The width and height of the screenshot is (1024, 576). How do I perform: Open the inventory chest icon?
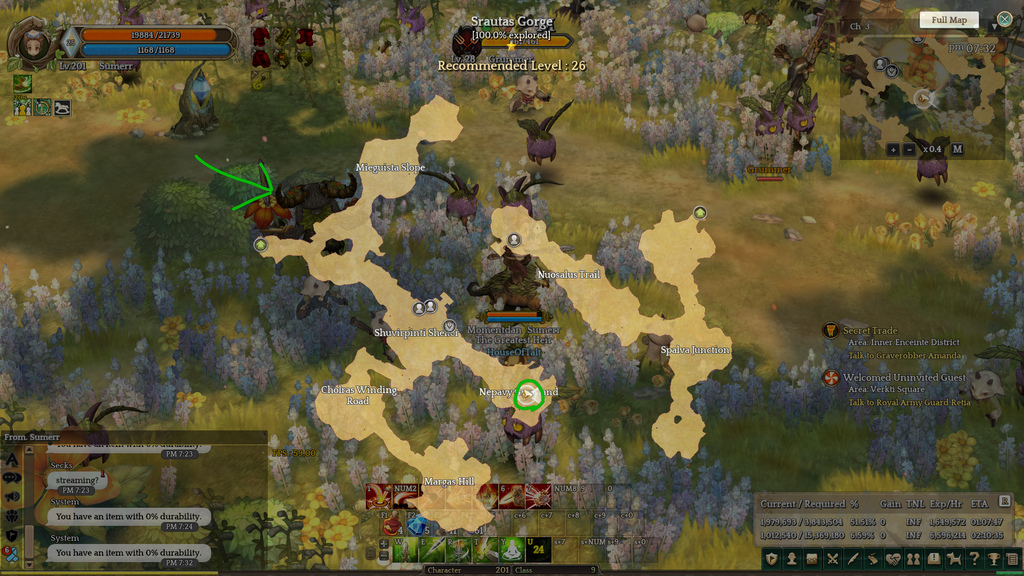811,558
